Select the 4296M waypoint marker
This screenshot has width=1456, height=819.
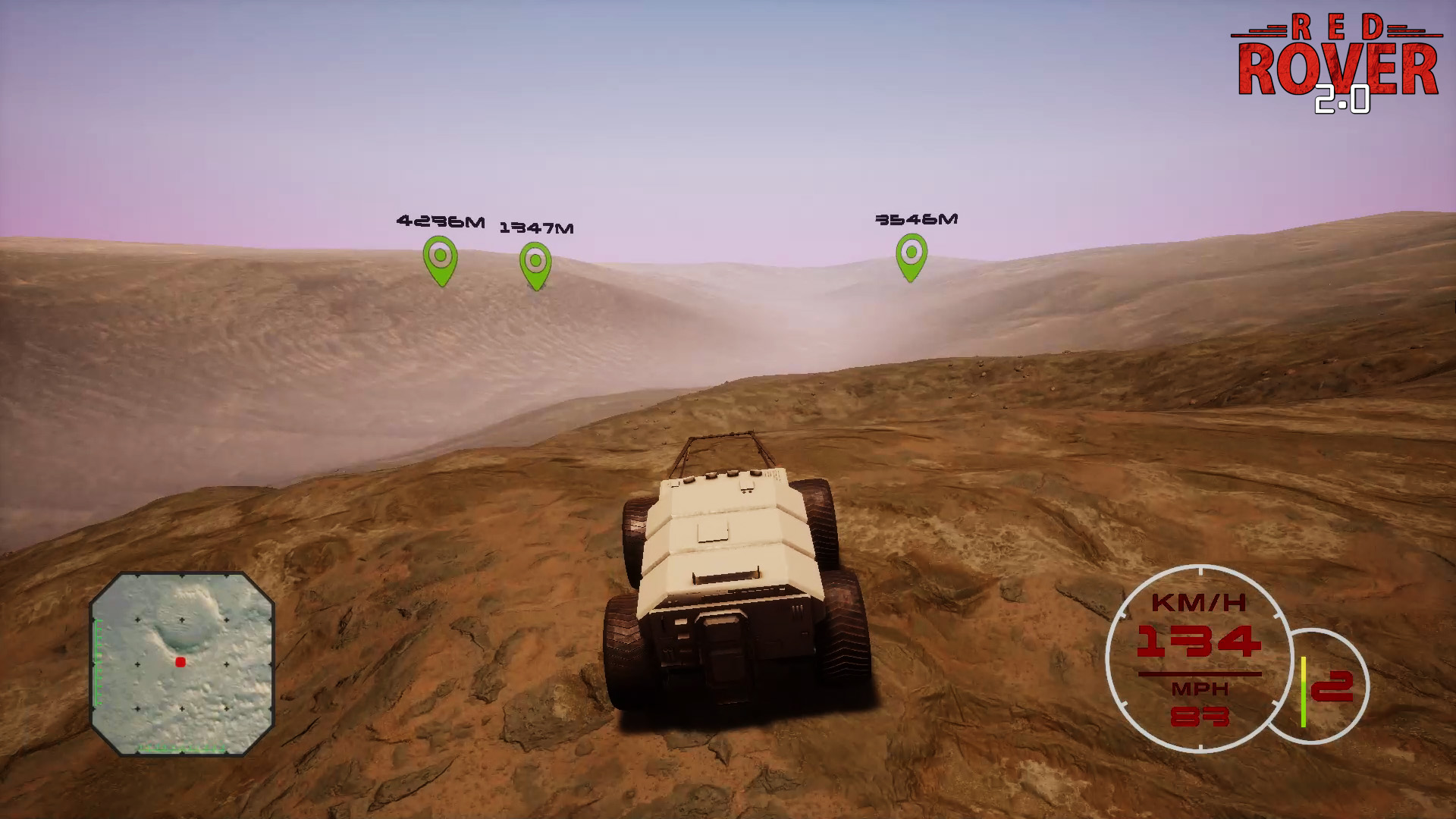[x=440, y=258]
